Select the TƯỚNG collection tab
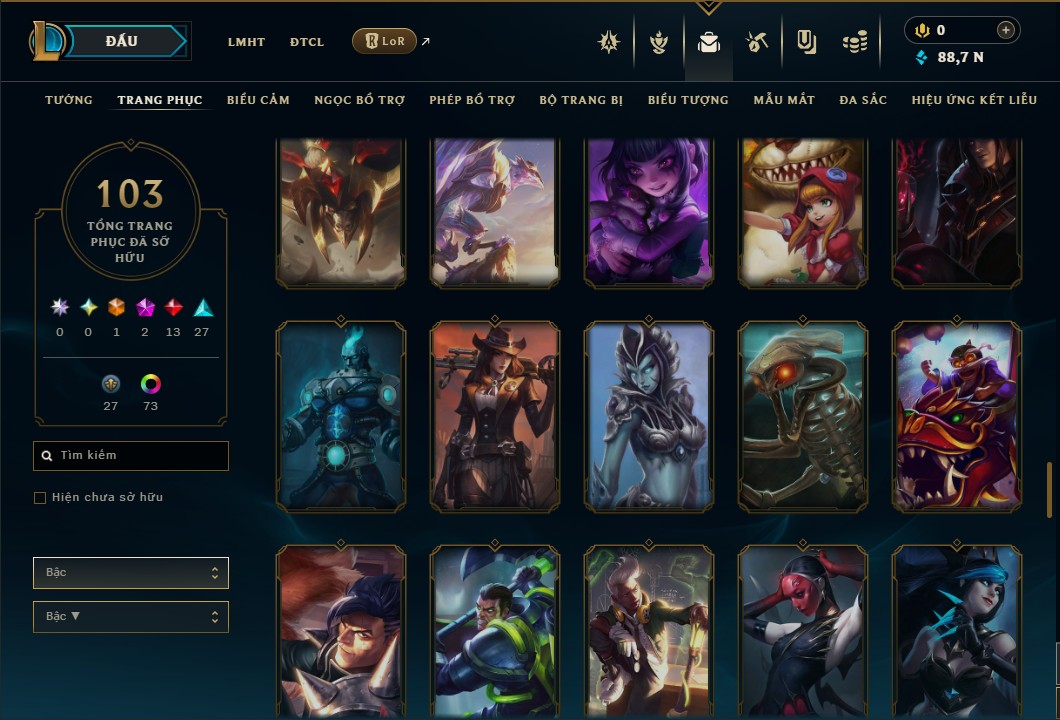The height and width of the screenshot is (720, 1060). [69, 100]
